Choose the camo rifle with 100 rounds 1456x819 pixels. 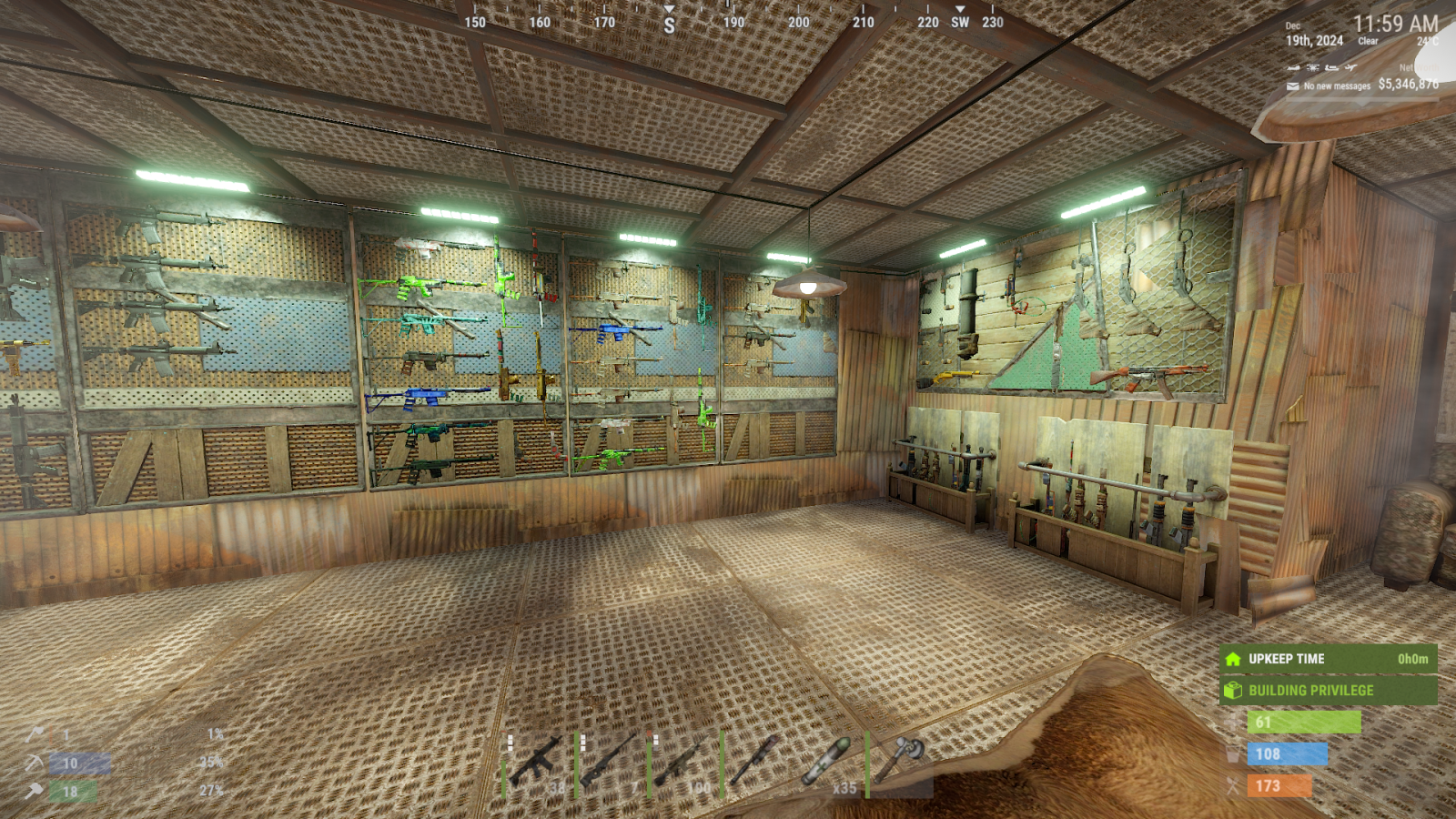[x=683, y=763]
